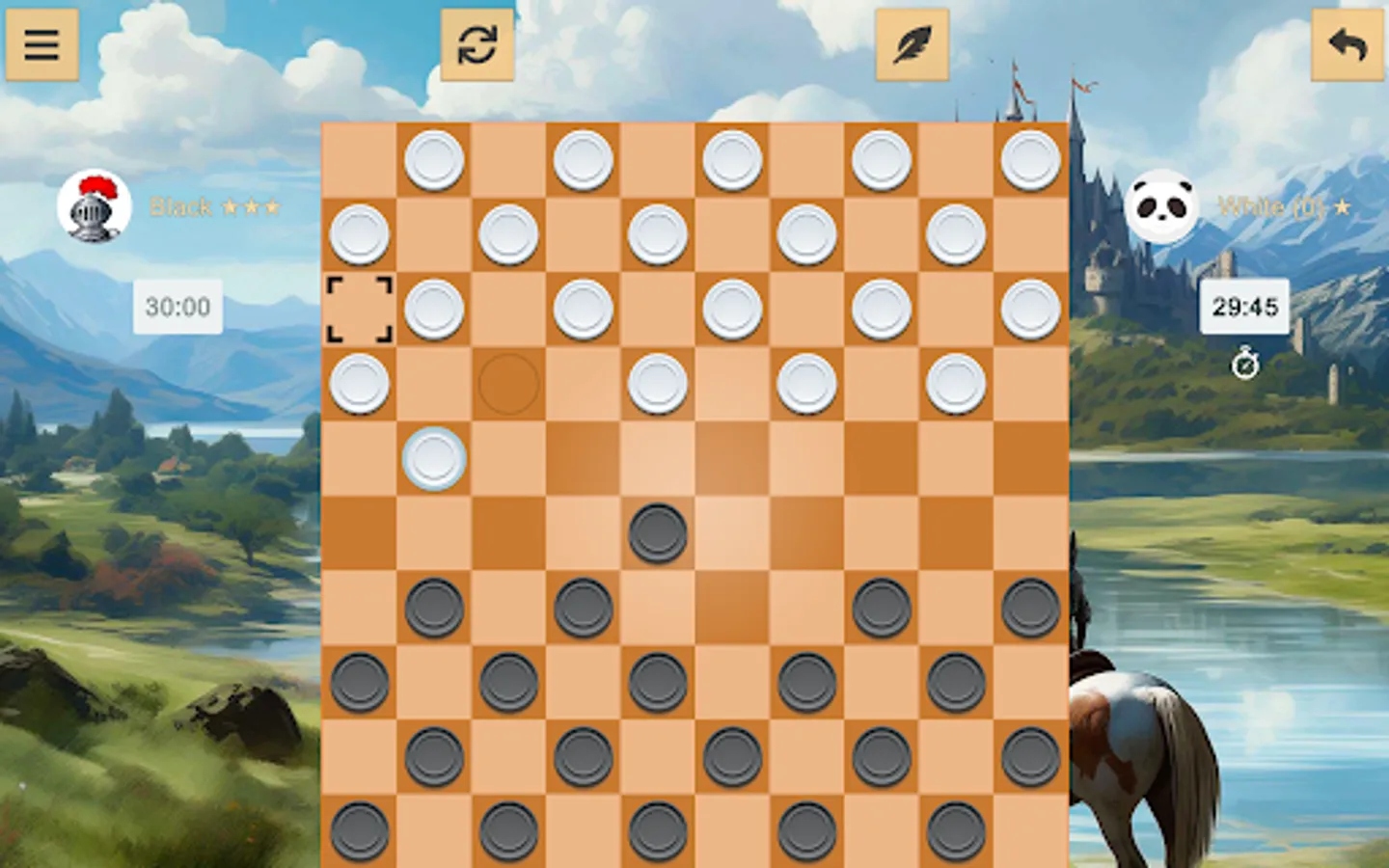Open game notation via the quill icon

(x=912, y=44)
